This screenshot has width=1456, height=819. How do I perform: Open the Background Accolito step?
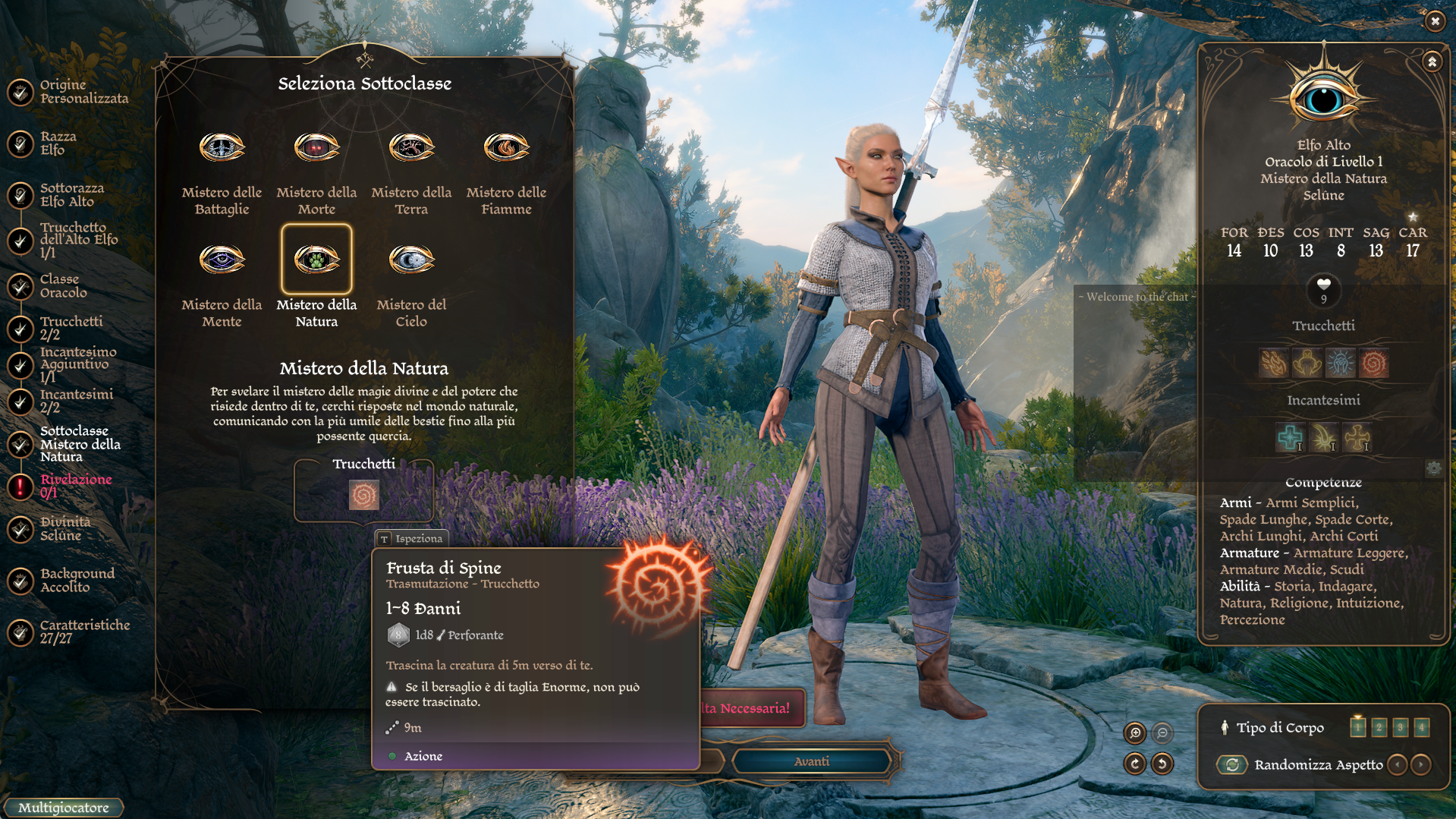point(77,581)
